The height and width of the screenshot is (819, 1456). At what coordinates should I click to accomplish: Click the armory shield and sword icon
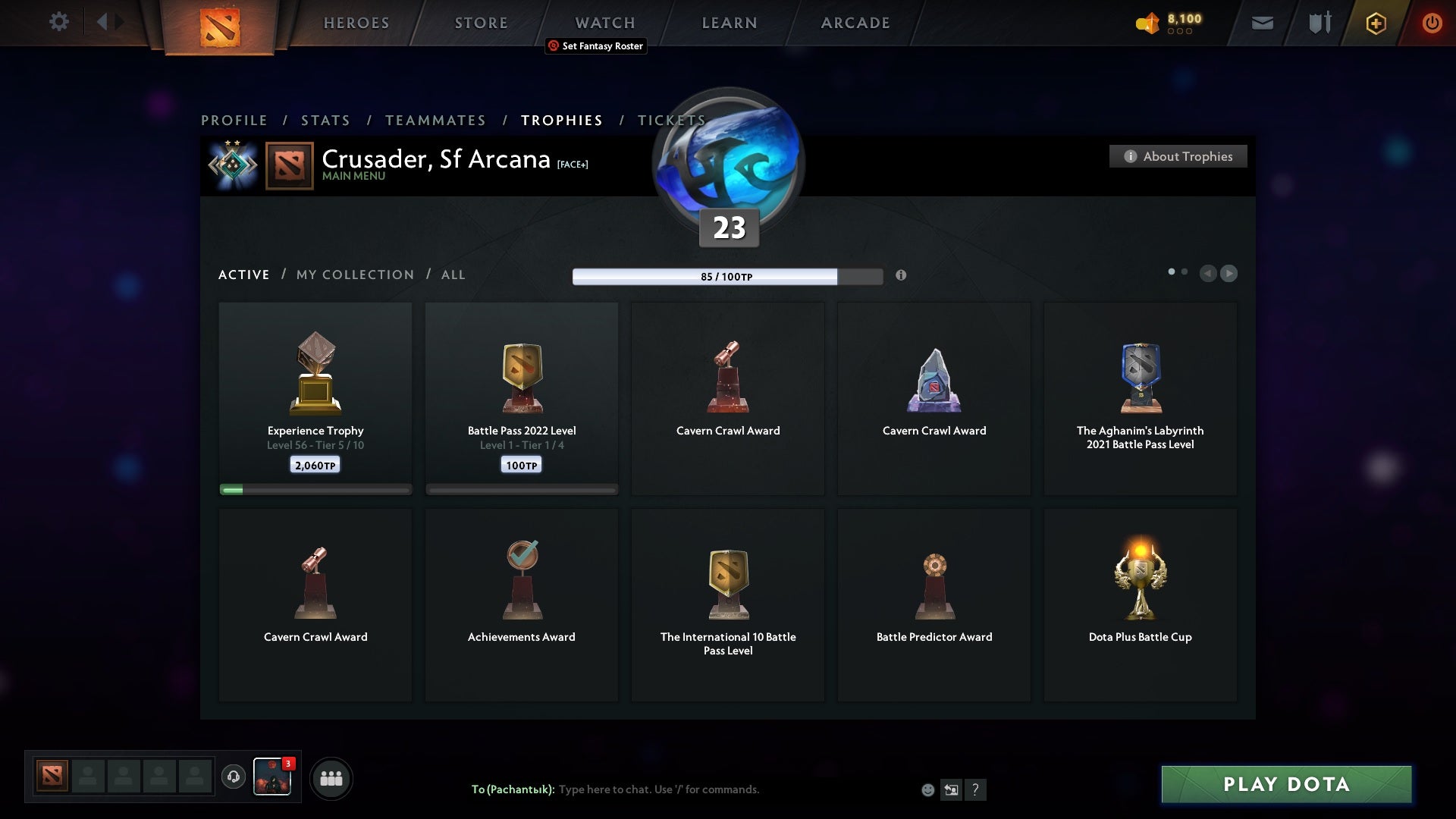click(x=1319, y=23)
